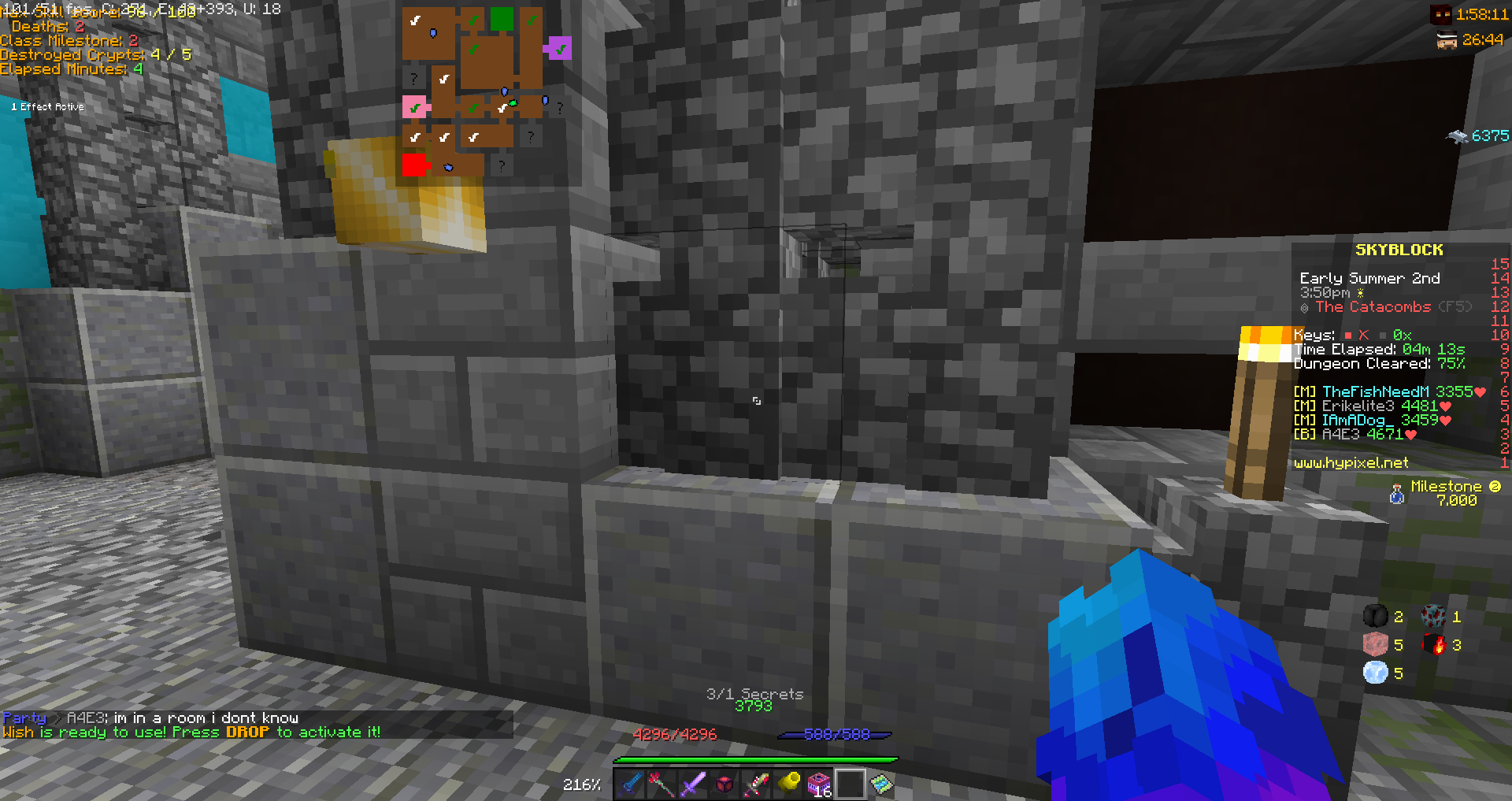Click the green room at the top of the map

click(502, 18)
